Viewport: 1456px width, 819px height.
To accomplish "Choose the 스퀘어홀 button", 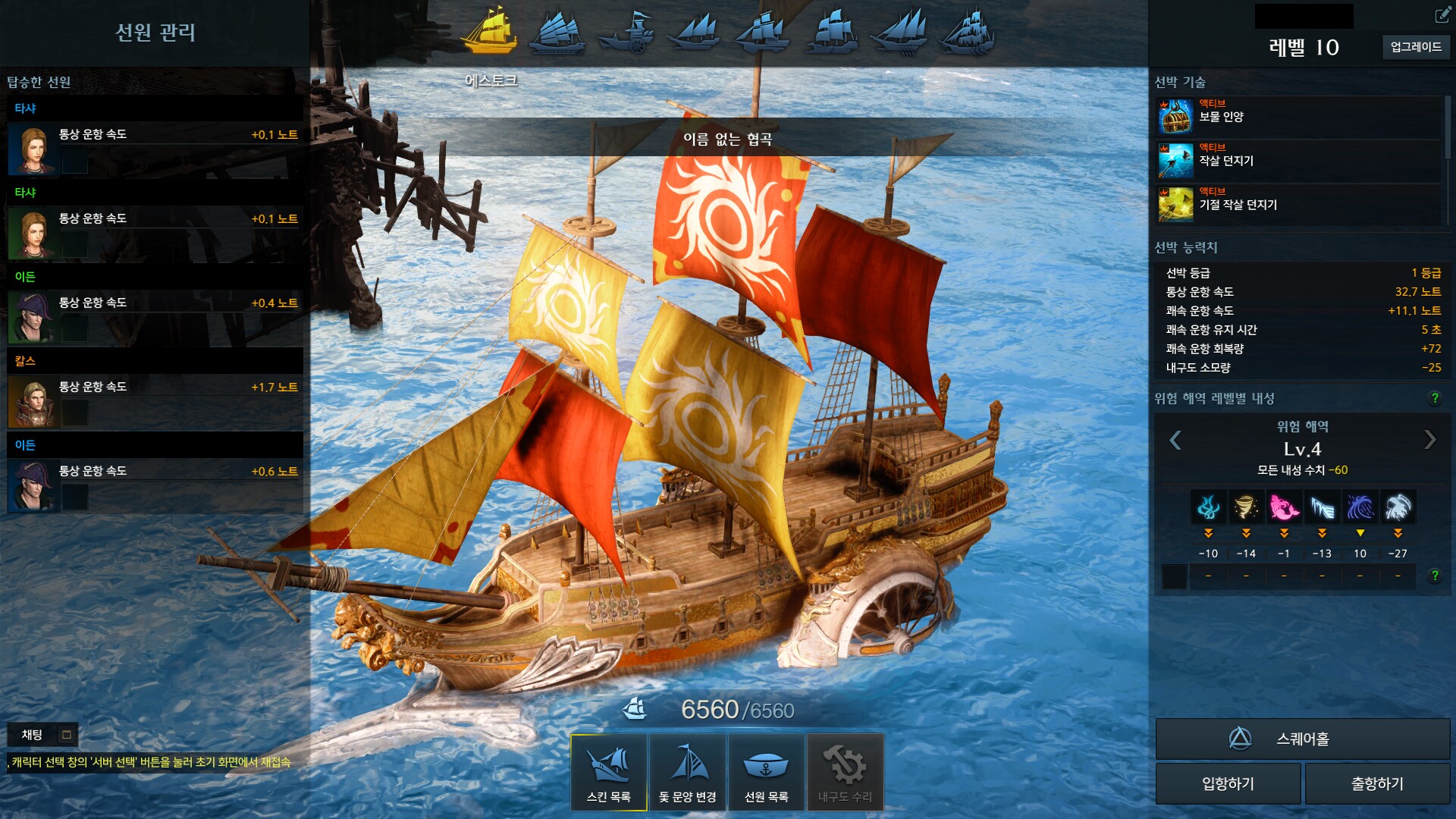I will point(1302,739).
